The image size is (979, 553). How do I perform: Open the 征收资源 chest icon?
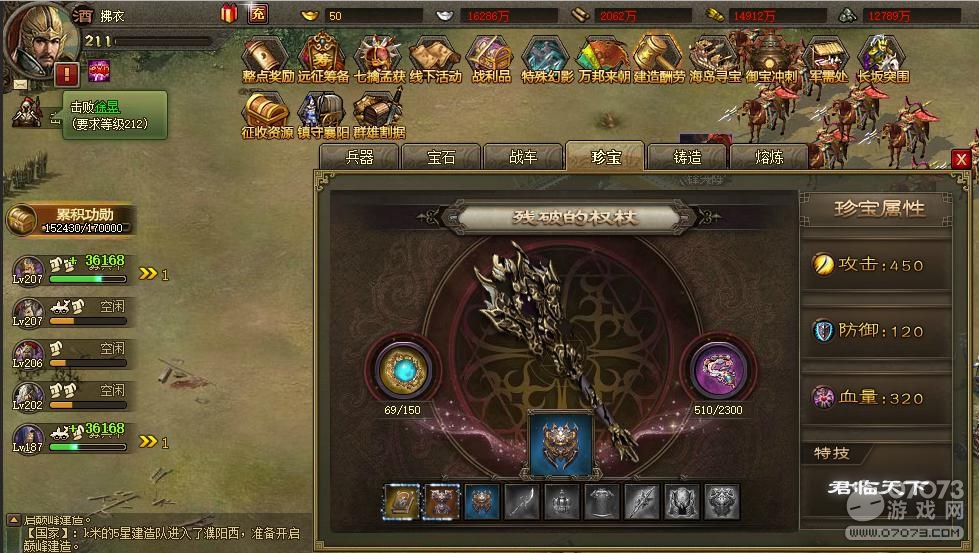[x=267, y=115]
